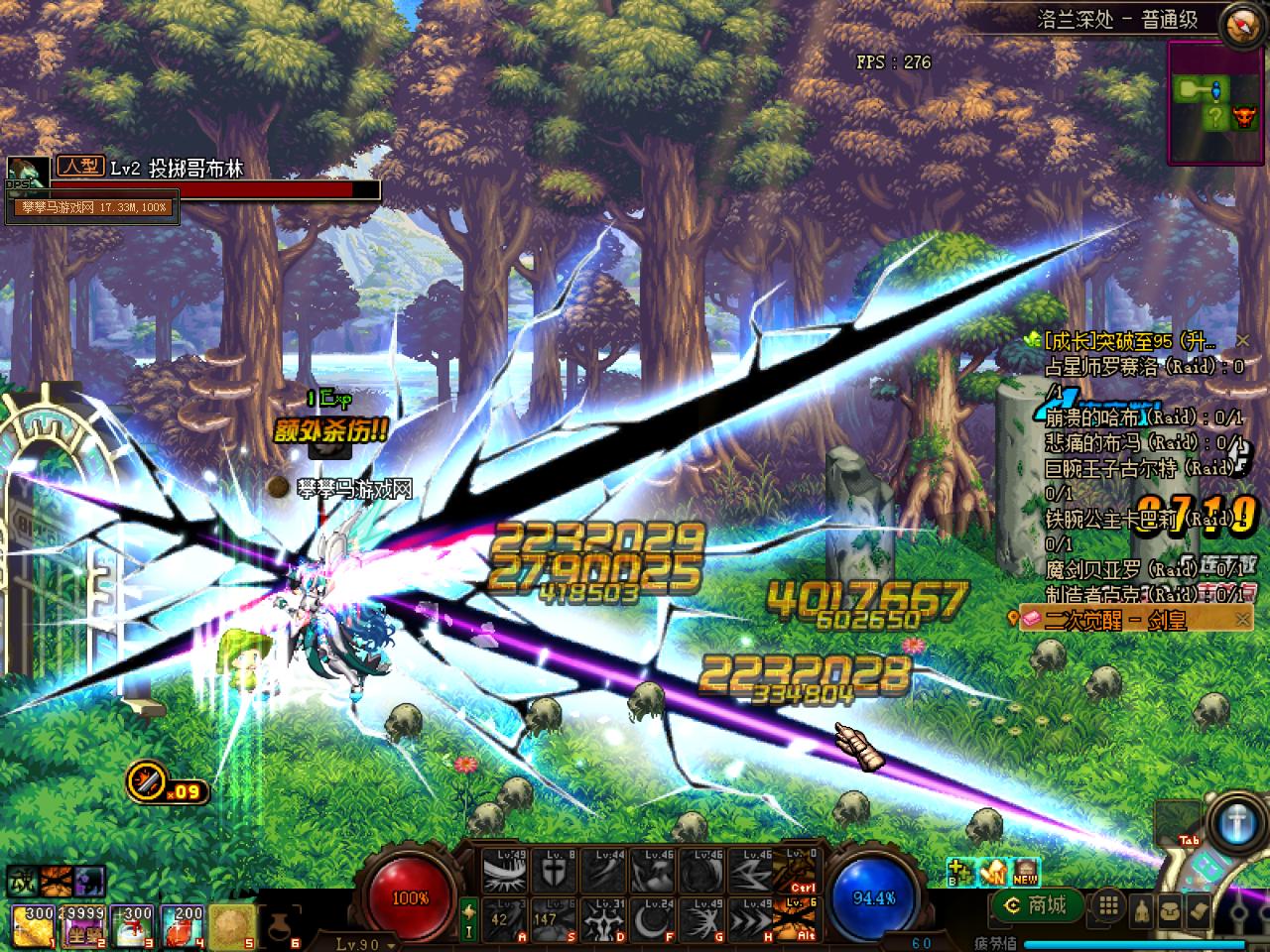This screenshot has height=952, width=1270.
Task: Use the gold item in quick slot 1
Action: [34, 924]
